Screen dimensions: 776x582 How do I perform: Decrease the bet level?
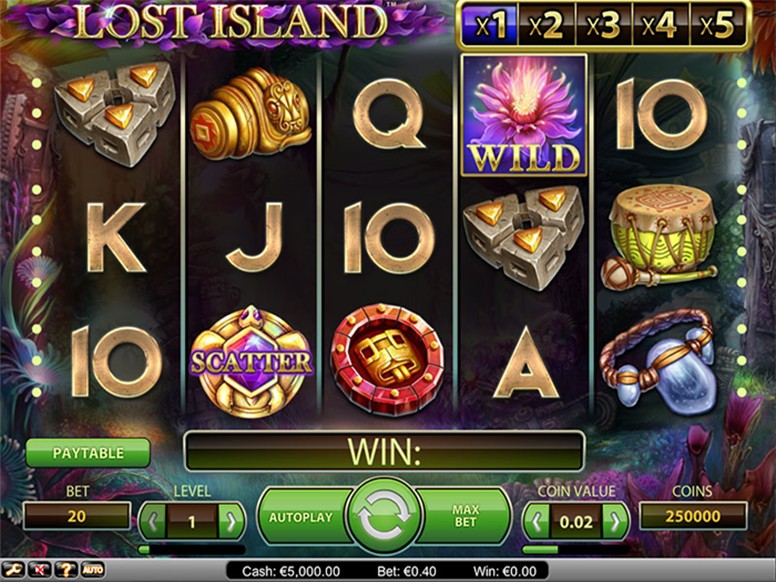[x=153, y=520]
